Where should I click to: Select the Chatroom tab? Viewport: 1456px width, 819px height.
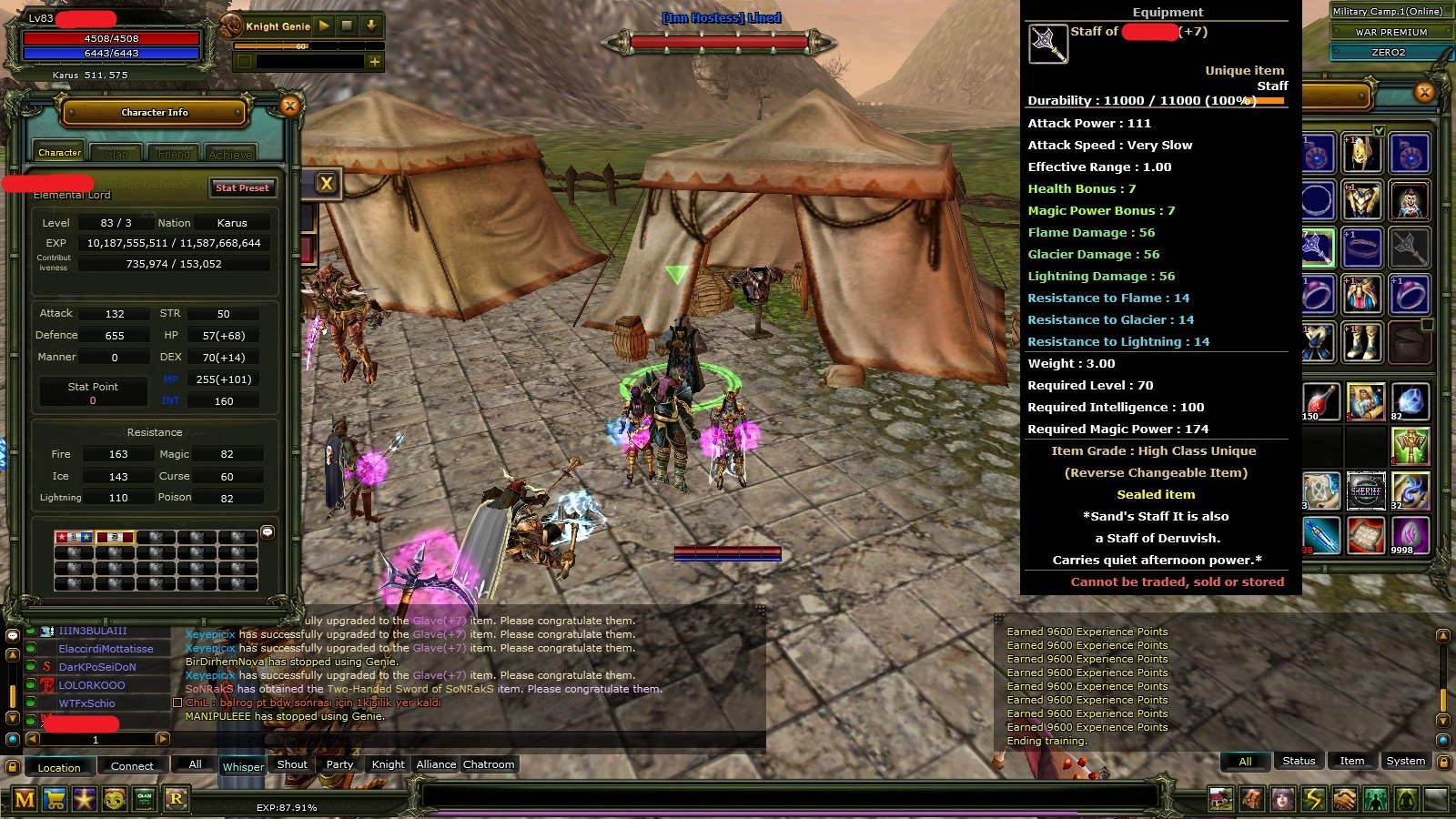[489, 764]
